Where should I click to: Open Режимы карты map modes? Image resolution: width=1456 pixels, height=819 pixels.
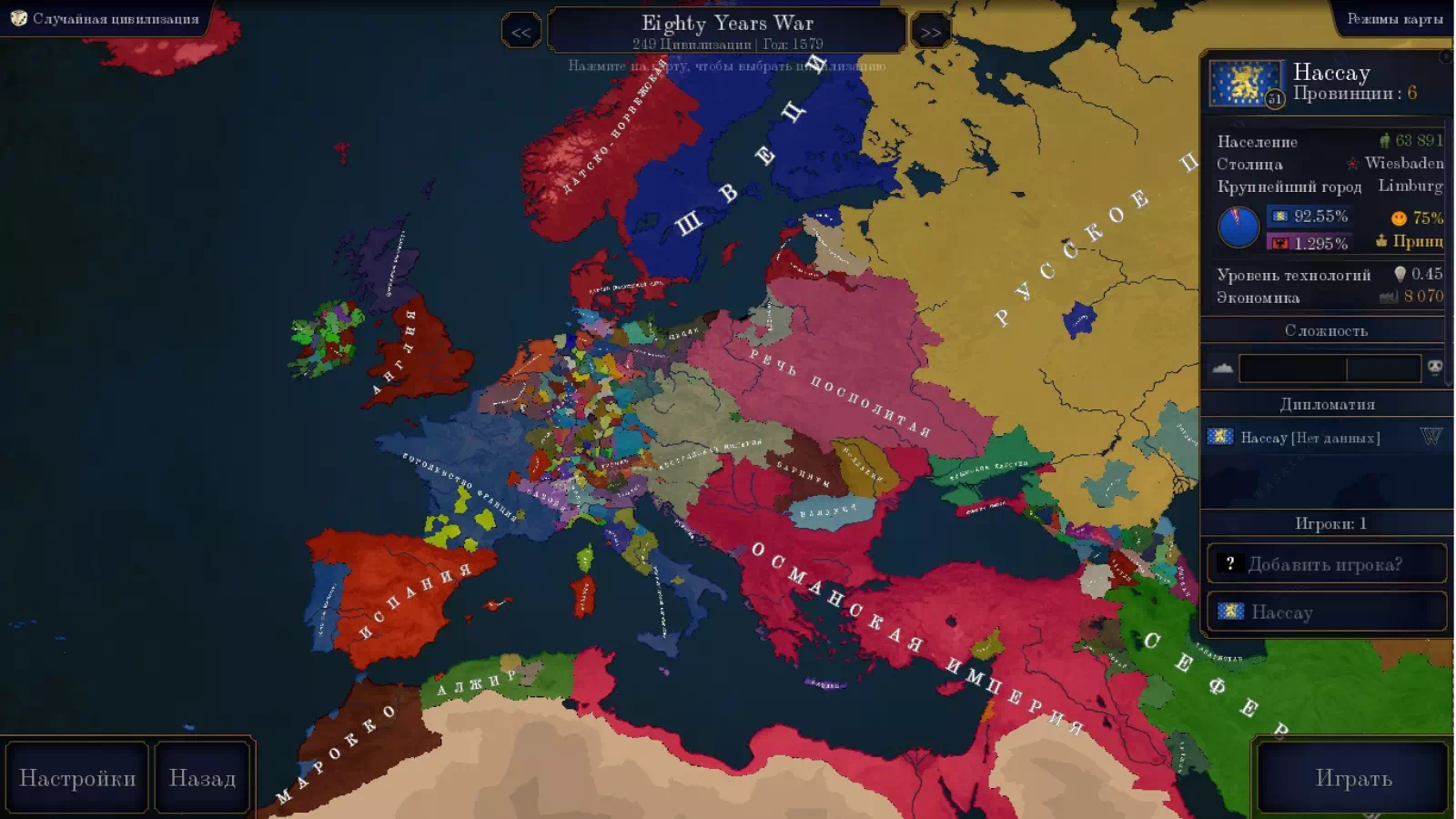(x=1394, y=18)
